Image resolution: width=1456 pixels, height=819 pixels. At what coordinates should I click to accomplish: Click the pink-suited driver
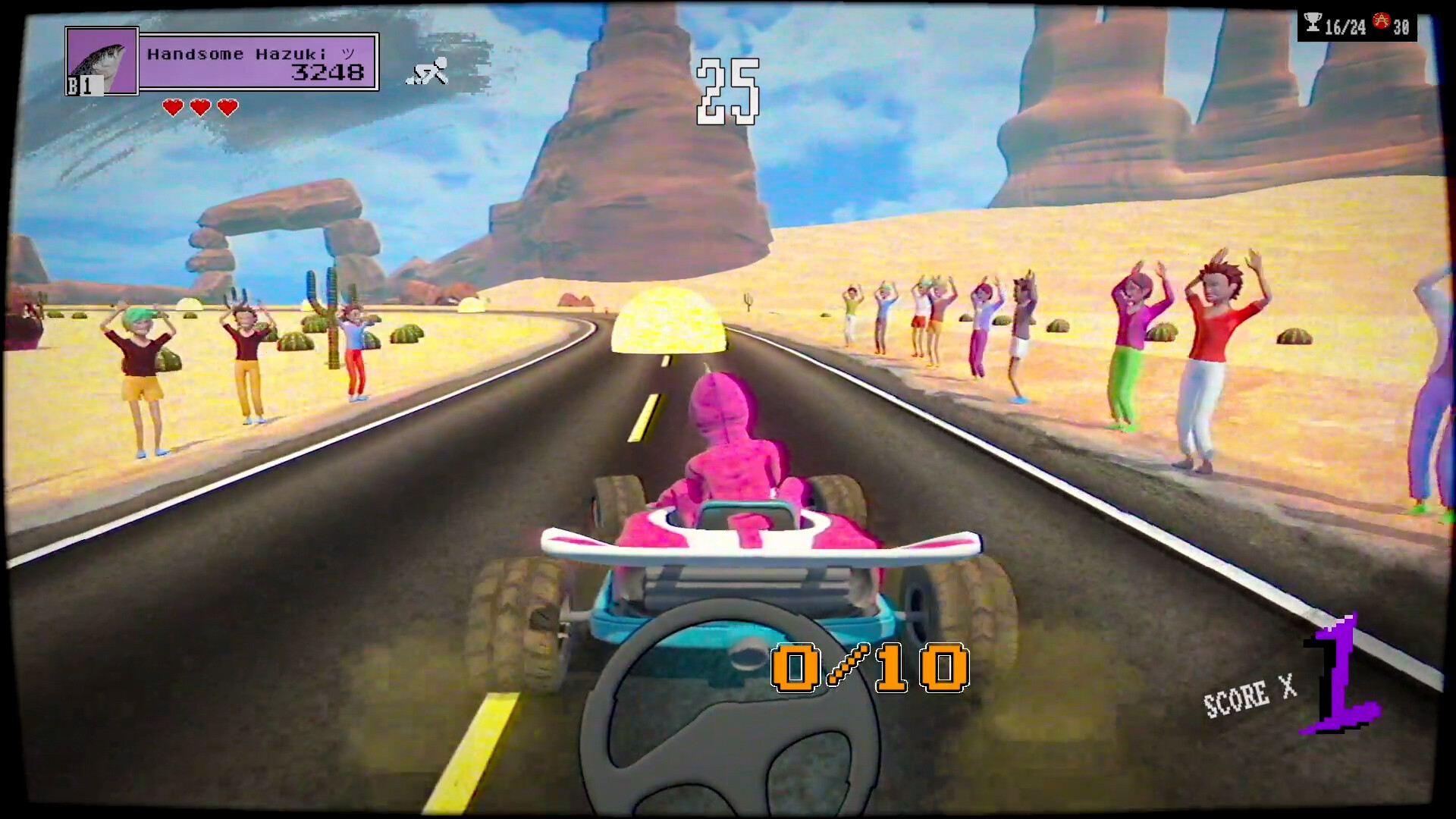732,447
